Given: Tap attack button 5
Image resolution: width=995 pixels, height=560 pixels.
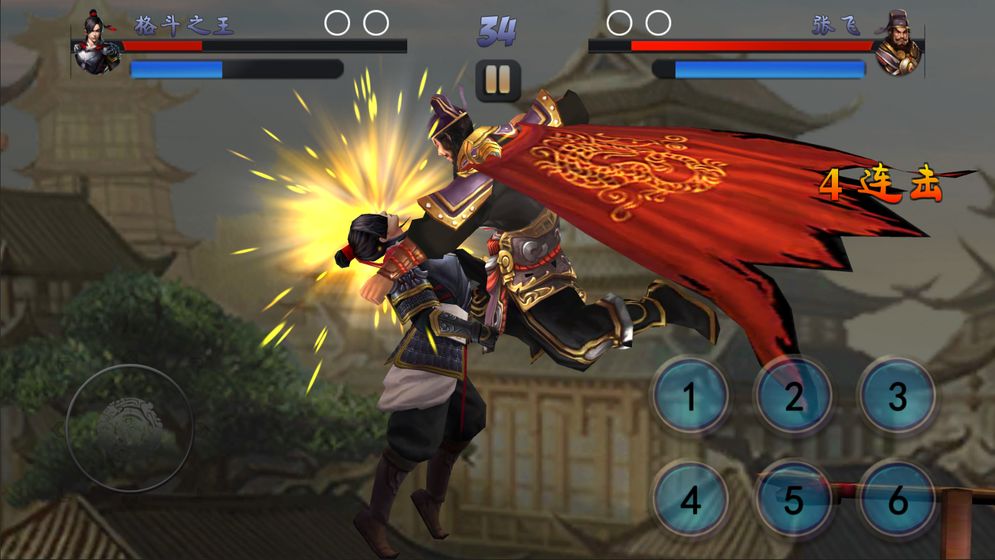Looking at the screenshot, I should point(794,500).
